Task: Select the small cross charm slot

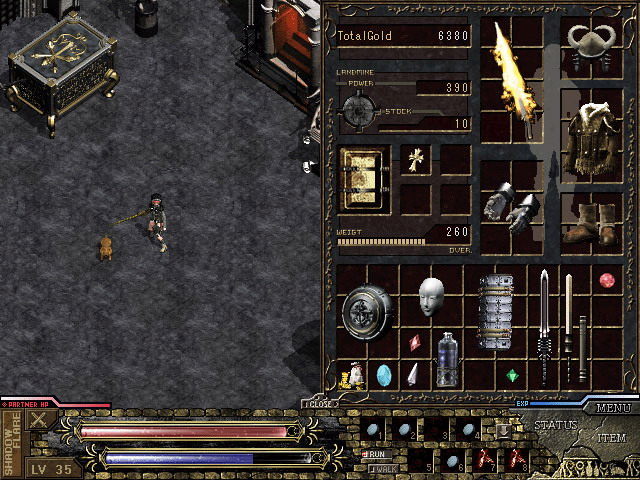Action: (x=415, y=160)
